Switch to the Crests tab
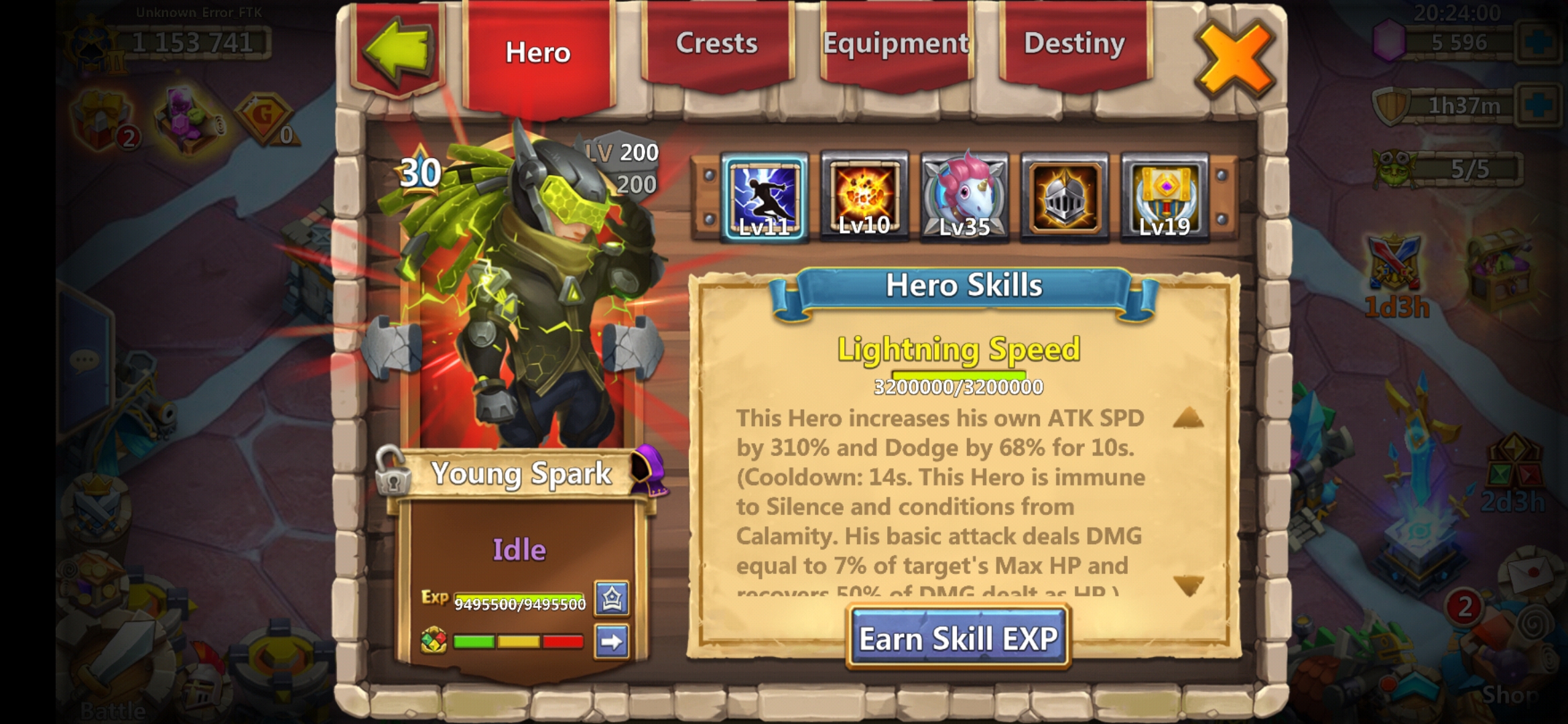This screenshot has height=724, width=1568. click(716, 44)
